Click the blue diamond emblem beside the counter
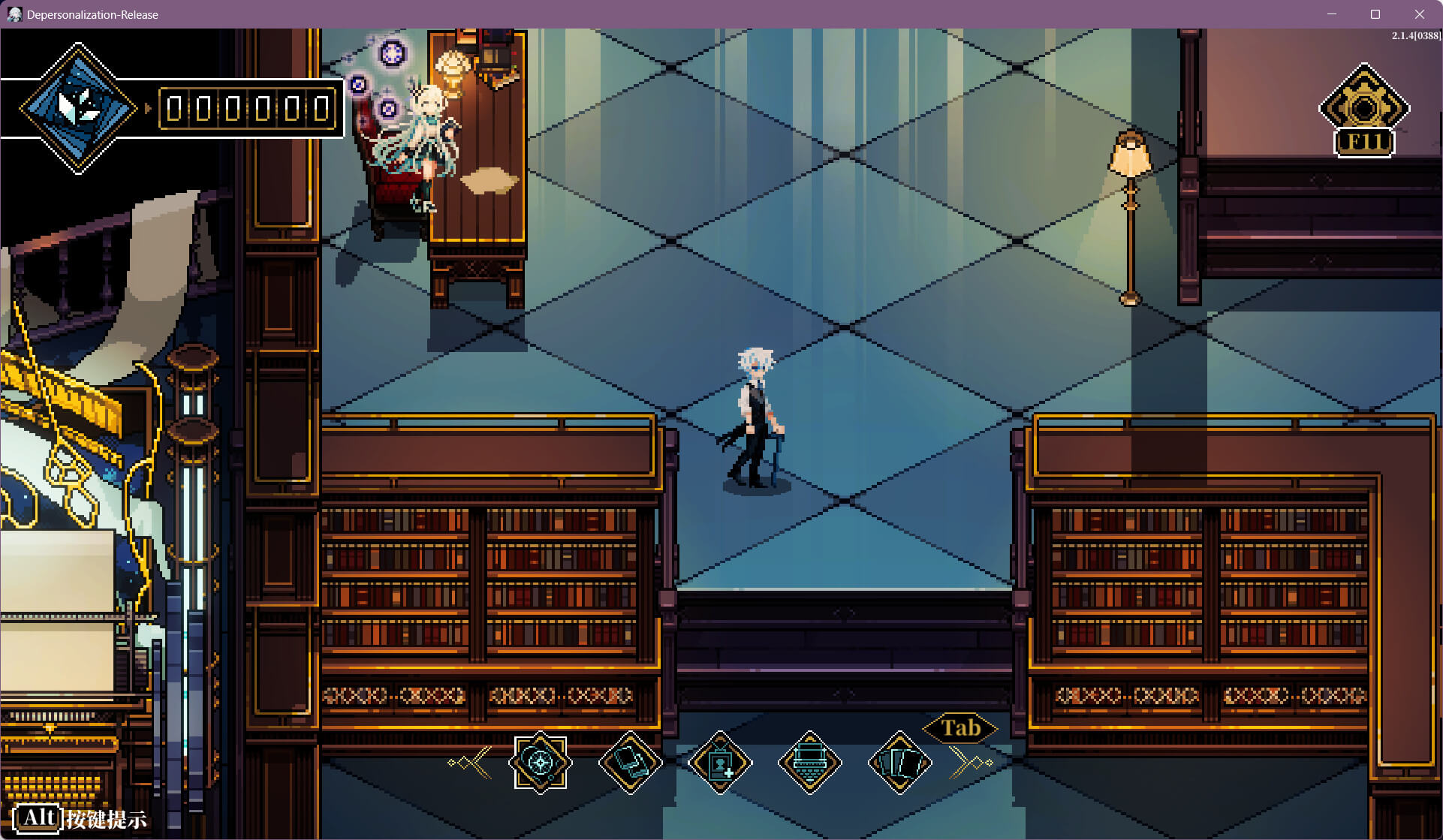Screen dimensions: 1443x840 tap(78, 108)
